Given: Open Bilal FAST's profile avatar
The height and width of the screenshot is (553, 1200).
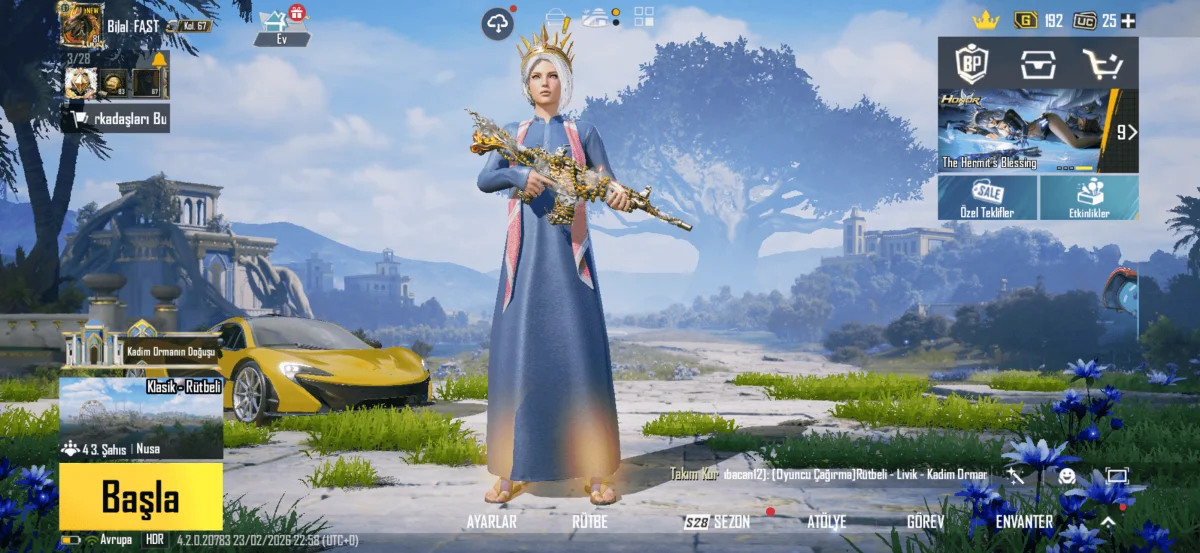Looking at the screenshot, I should 81,24.
